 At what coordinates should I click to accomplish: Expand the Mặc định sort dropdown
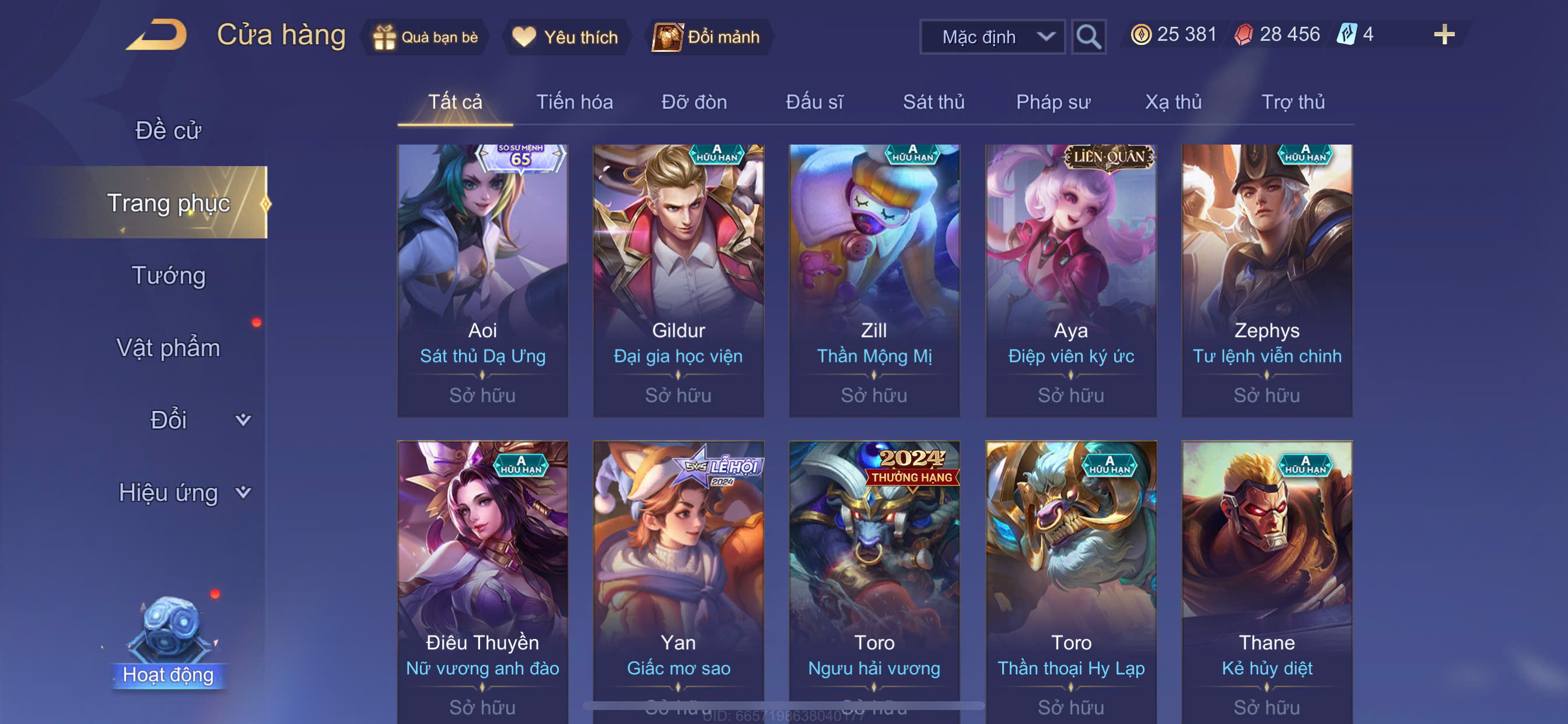pos(992,37)
